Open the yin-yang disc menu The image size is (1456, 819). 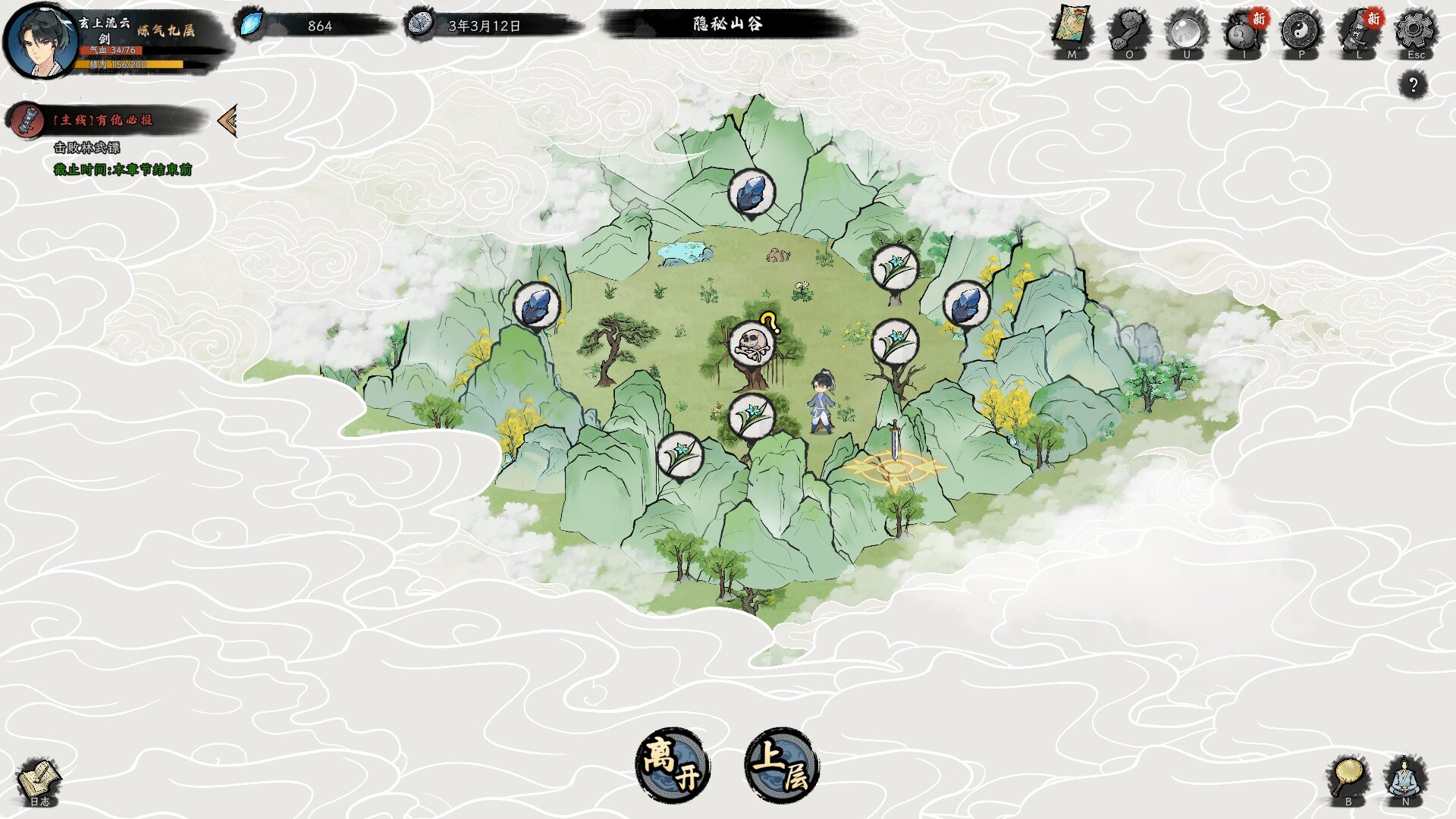(x=1301, y=30)
